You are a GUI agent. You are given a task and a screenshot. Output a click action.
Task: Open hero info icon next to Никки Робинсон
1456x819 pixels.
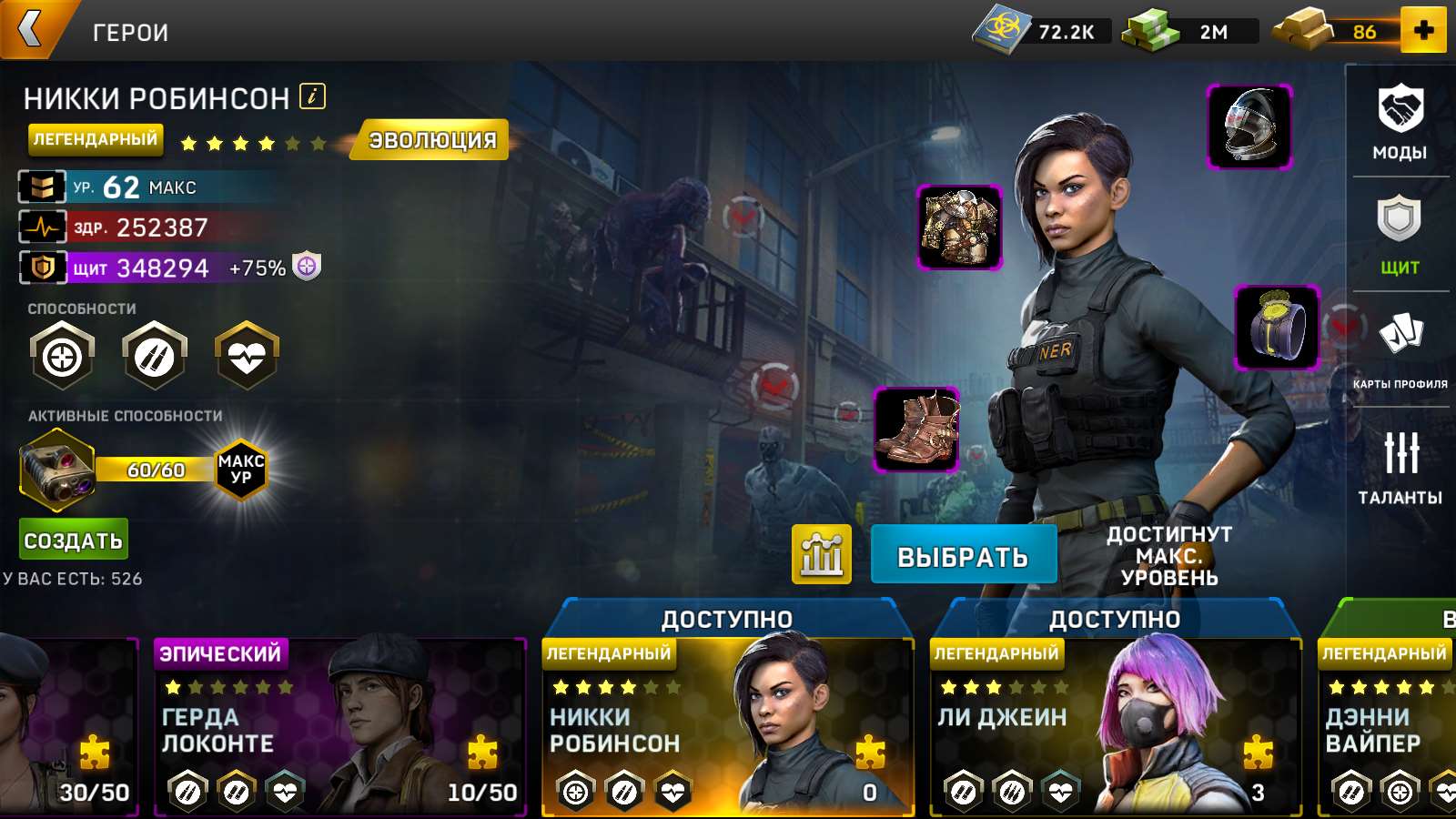click(312, 96)
